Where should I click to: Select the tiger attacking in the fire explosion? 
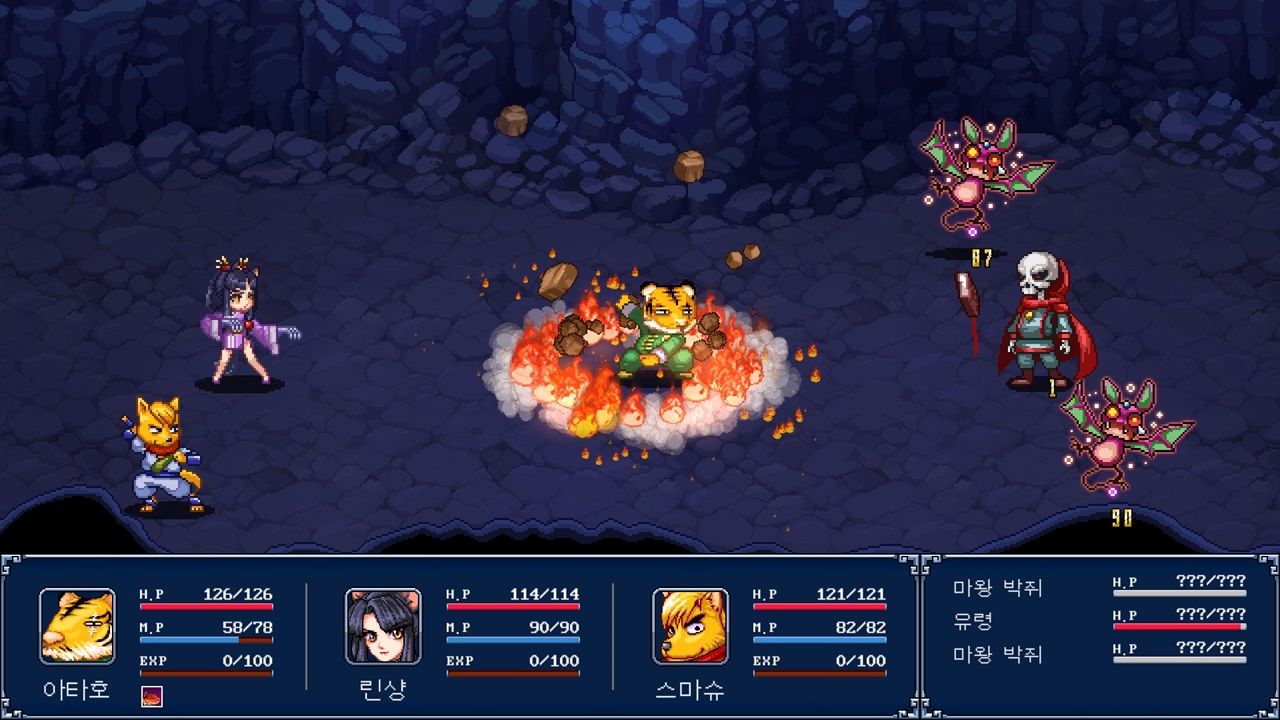point(660,330)
